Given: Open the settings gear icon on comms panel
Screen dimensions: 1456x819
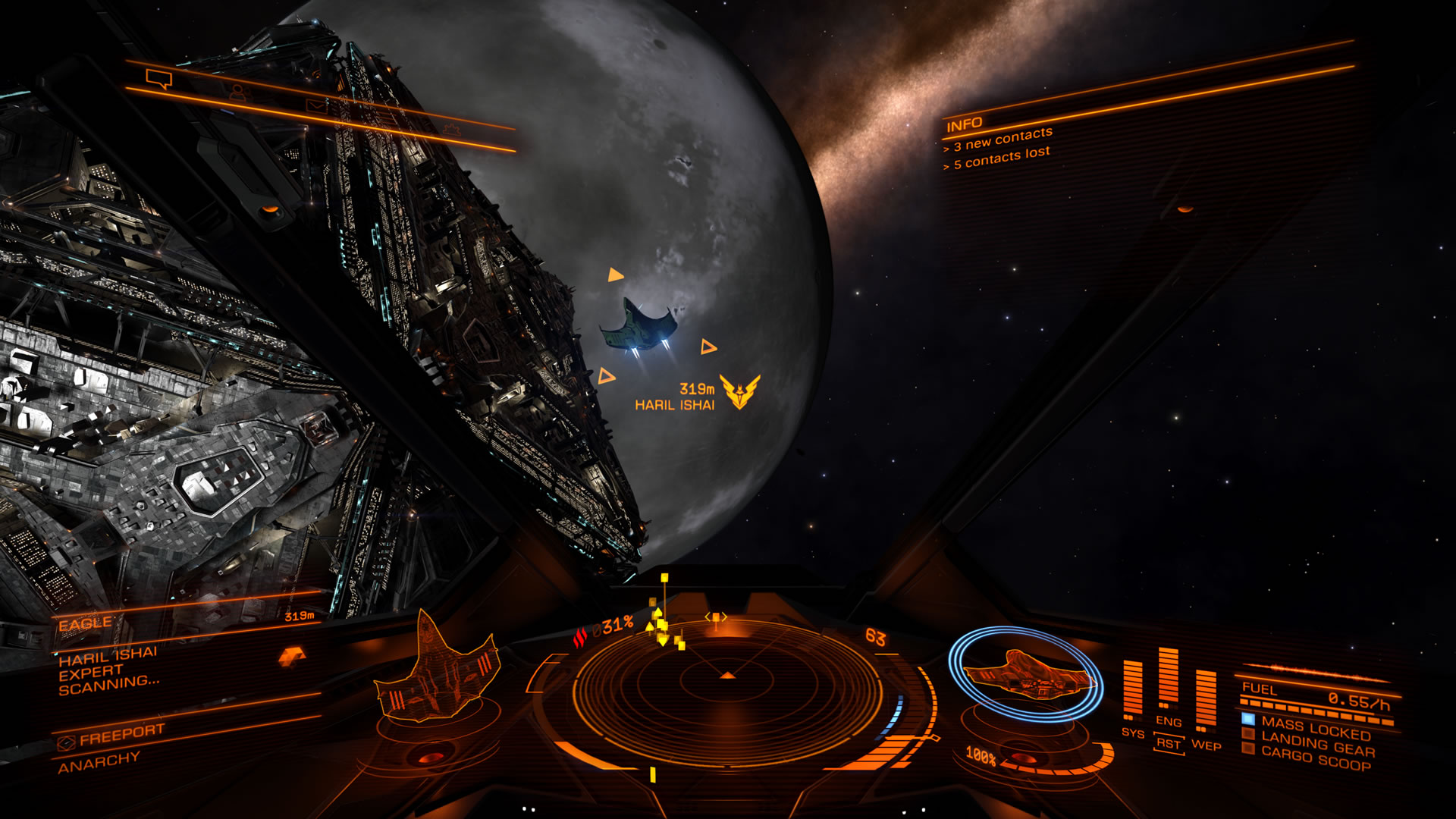Looking at the screenshot, I should 453,130.
